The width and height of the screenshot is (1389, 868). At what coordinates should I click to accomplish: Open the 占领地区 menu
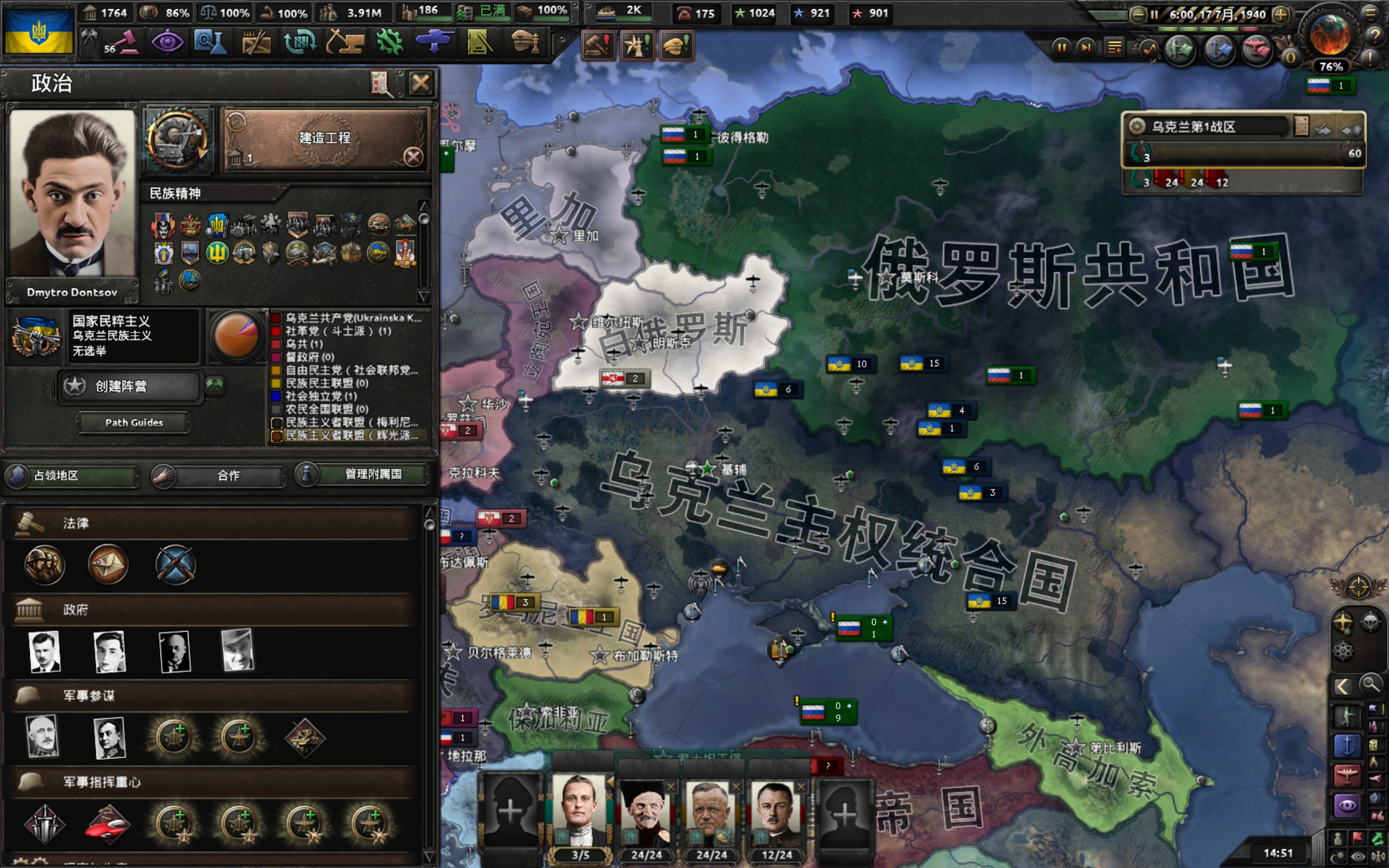click(72, 475)
